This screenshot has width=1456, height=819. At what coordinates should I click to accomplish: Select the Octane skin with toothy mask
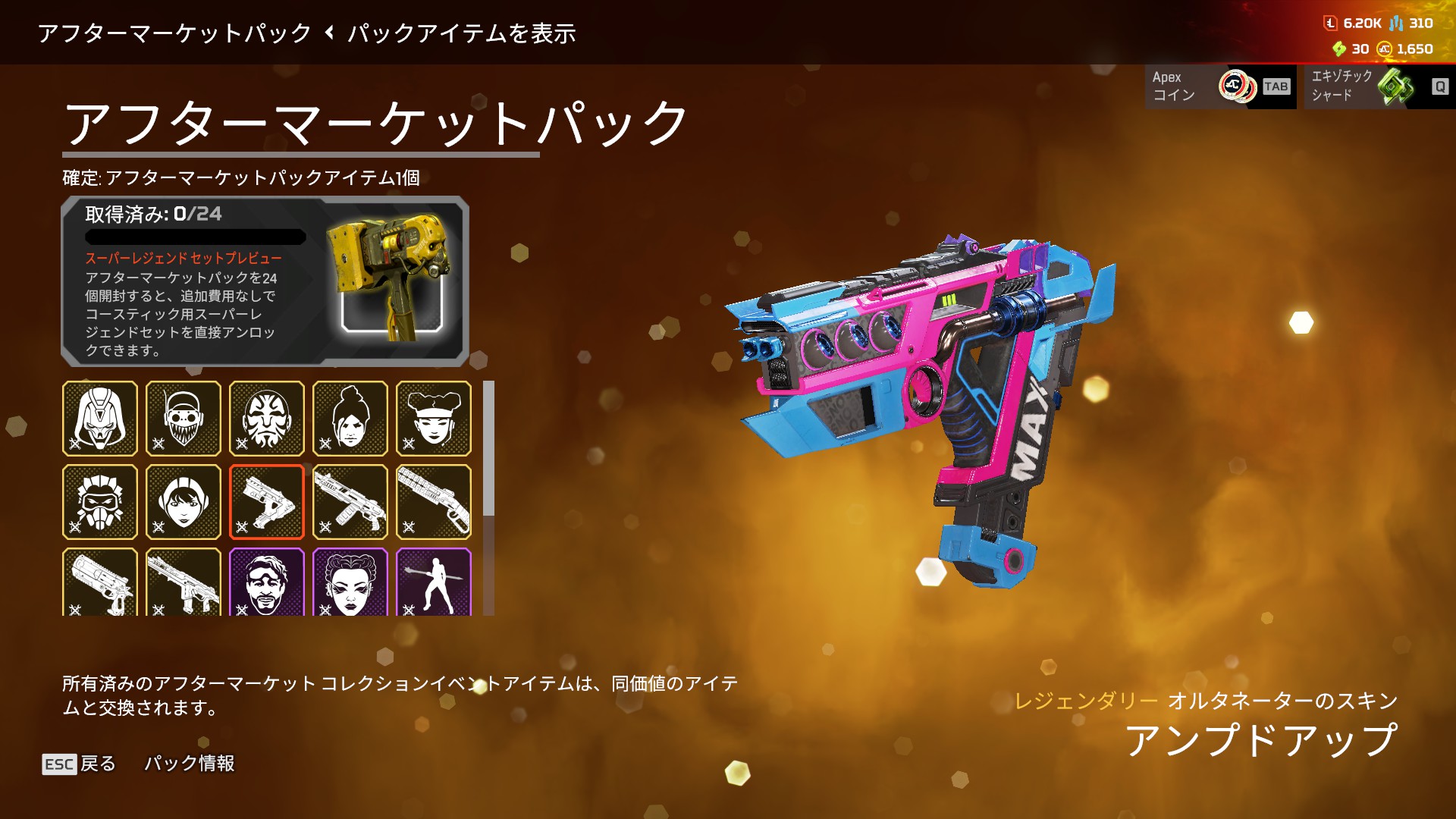pos(184,419)
